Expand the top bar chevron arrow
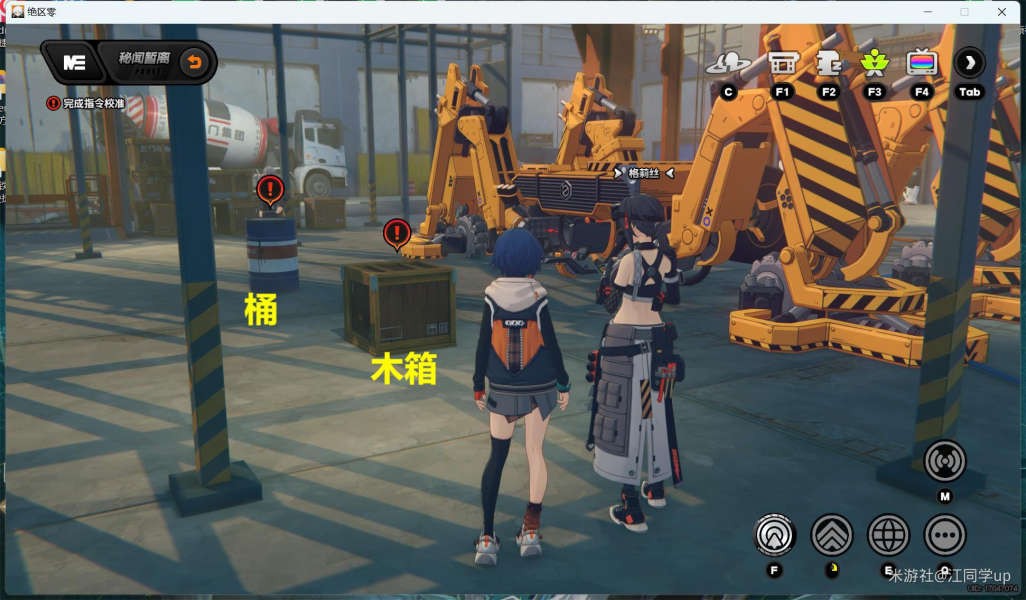 tap(969, 63)
